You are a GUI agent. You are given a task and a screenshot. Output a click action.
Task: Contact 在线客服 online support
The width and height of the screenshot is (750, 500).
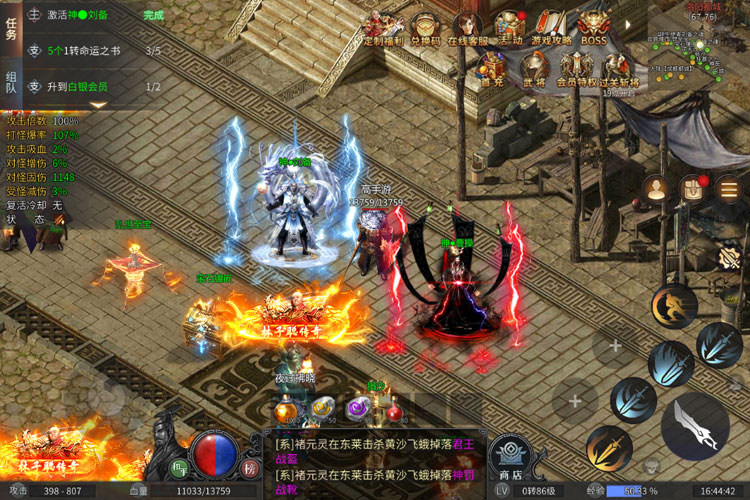[x=465, y=27]
